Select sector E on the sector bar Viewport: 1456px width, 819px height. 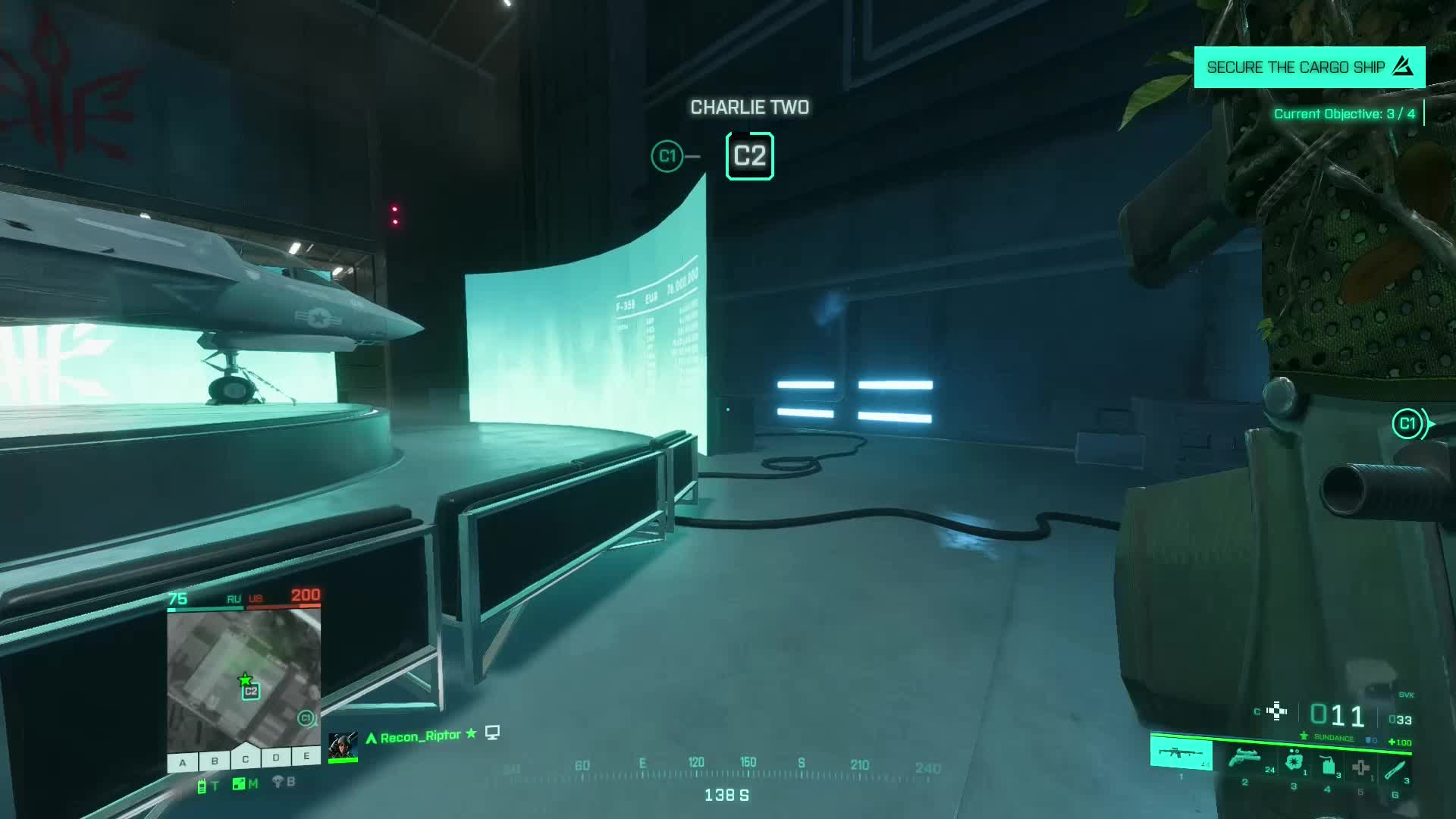point(306,756)
